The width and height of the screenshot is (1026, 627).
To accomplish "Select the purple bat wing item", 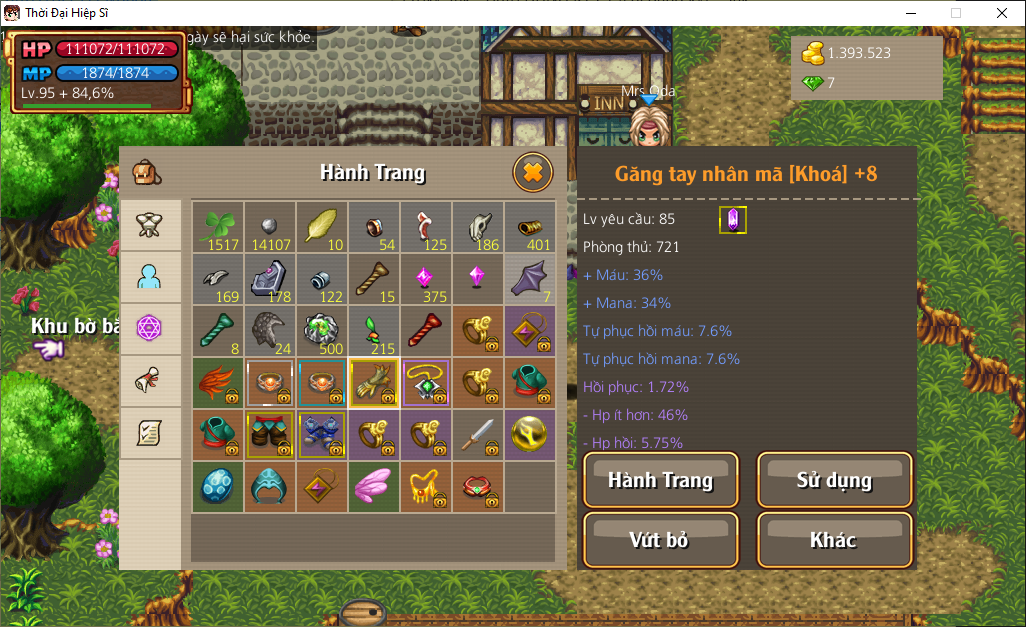I will coord(530,279).
